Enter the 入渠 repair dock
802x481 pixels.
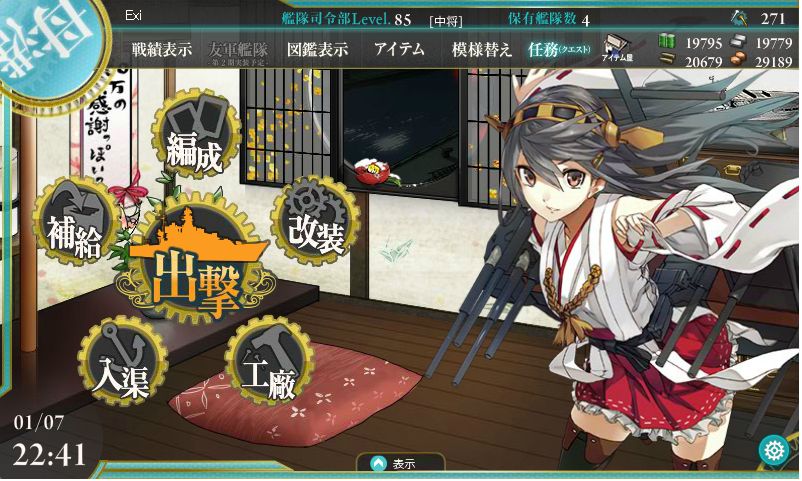click(x=120, y=364)
